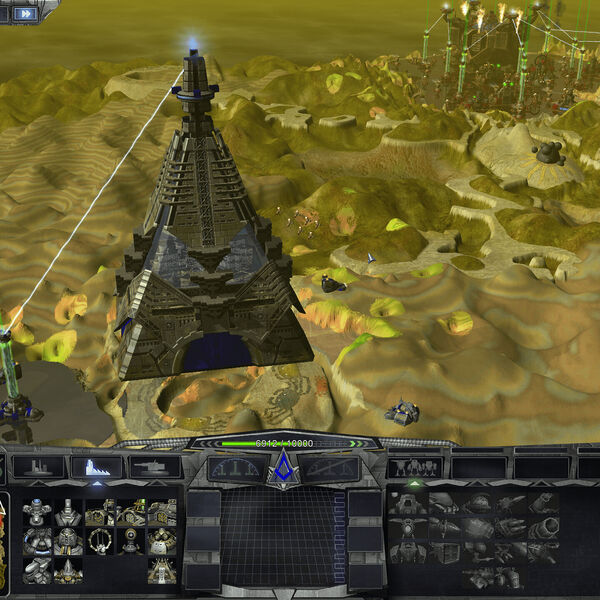600x600 pixels.
Task: Select the ring-shaped structure build icon
Action: 100,540
